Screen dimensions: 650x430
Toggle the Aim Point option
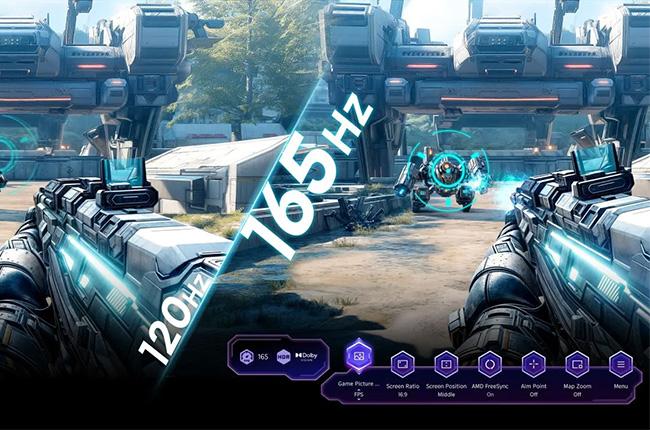click(533, 364)
